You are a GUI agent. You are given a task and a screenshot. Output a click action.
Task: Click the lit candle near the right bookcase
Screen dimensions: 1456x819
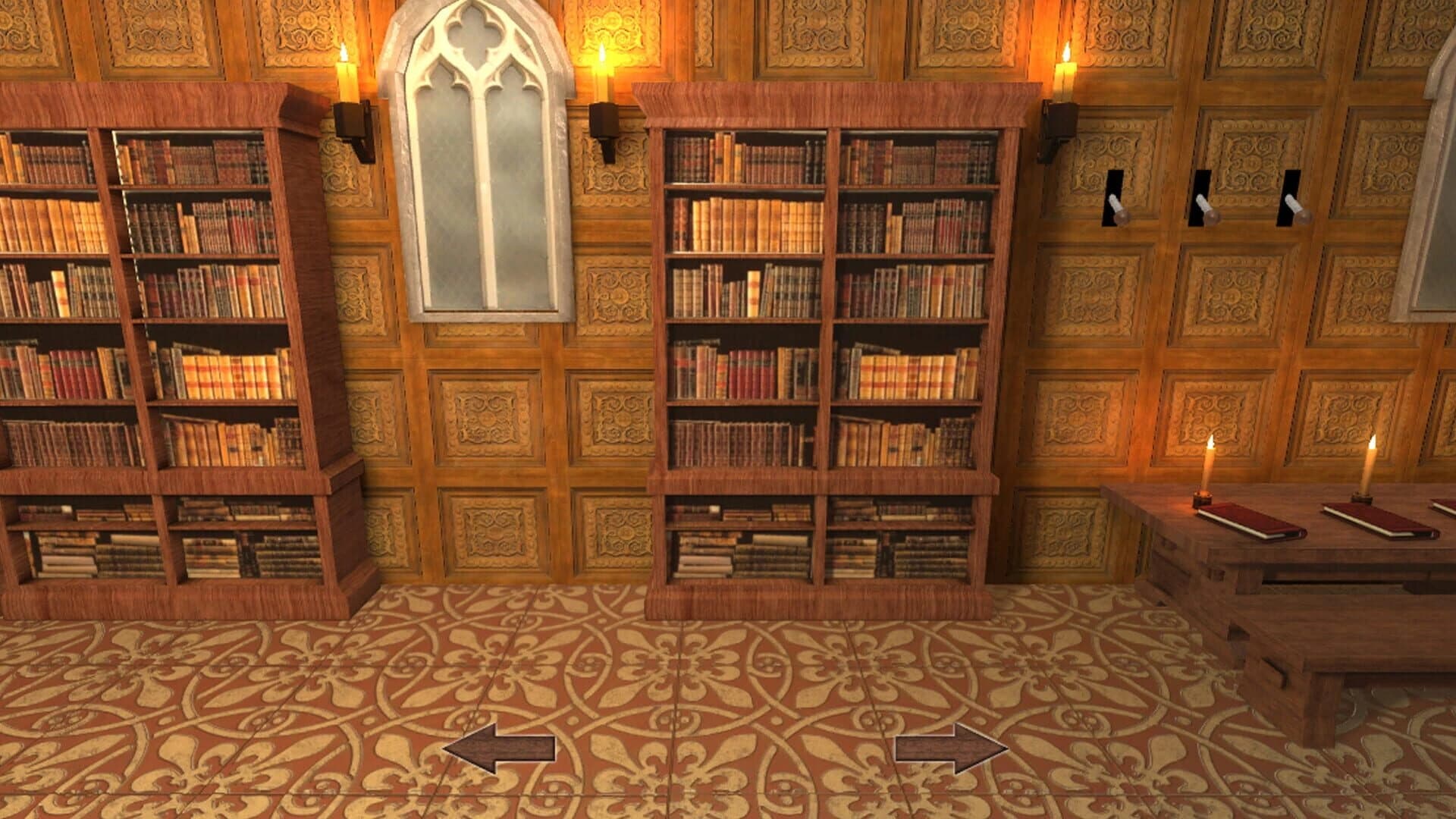tap(1068, 72)
